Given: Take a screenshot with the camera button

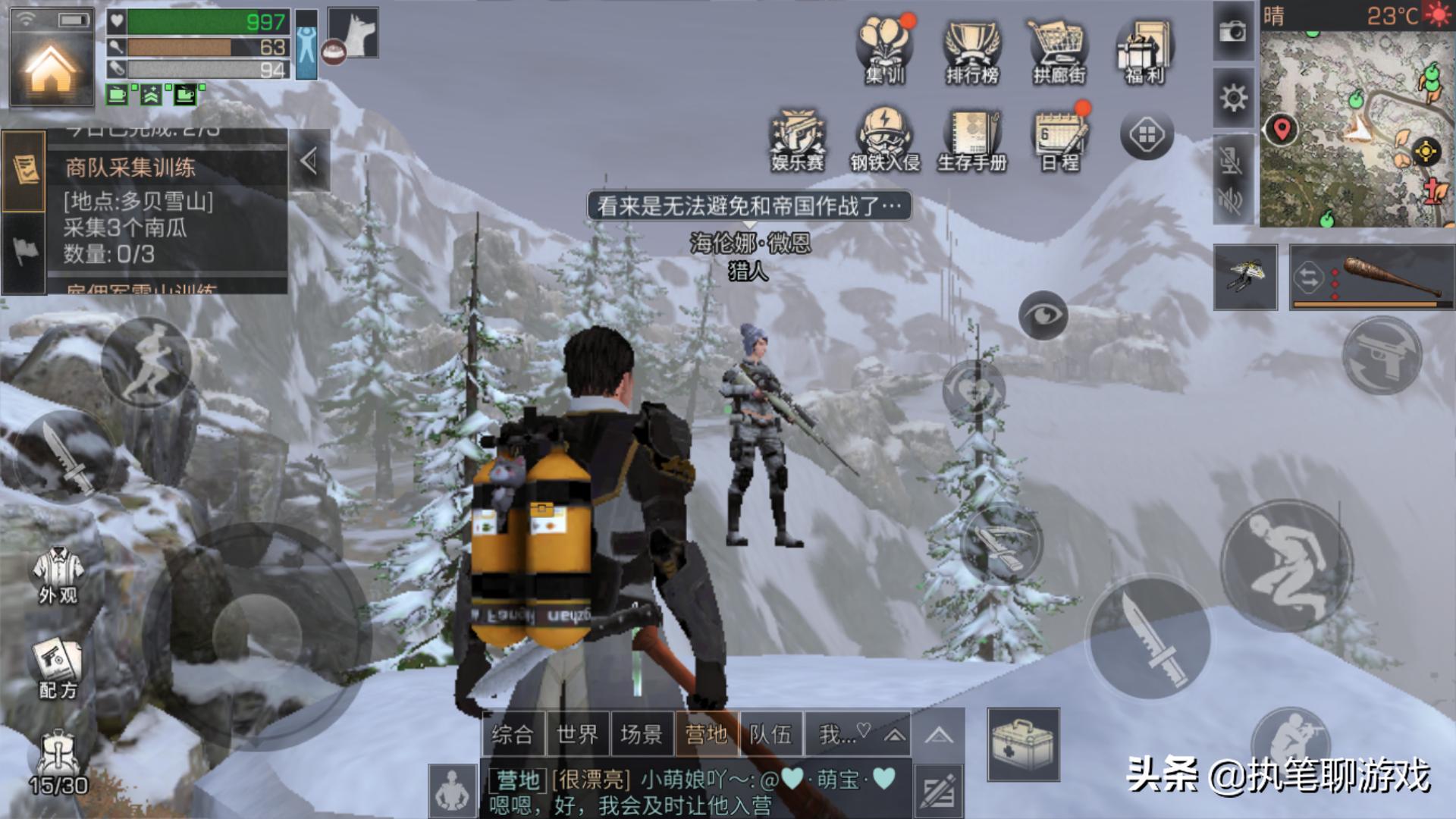Looking at the screenshot, I should [1233, 32].
